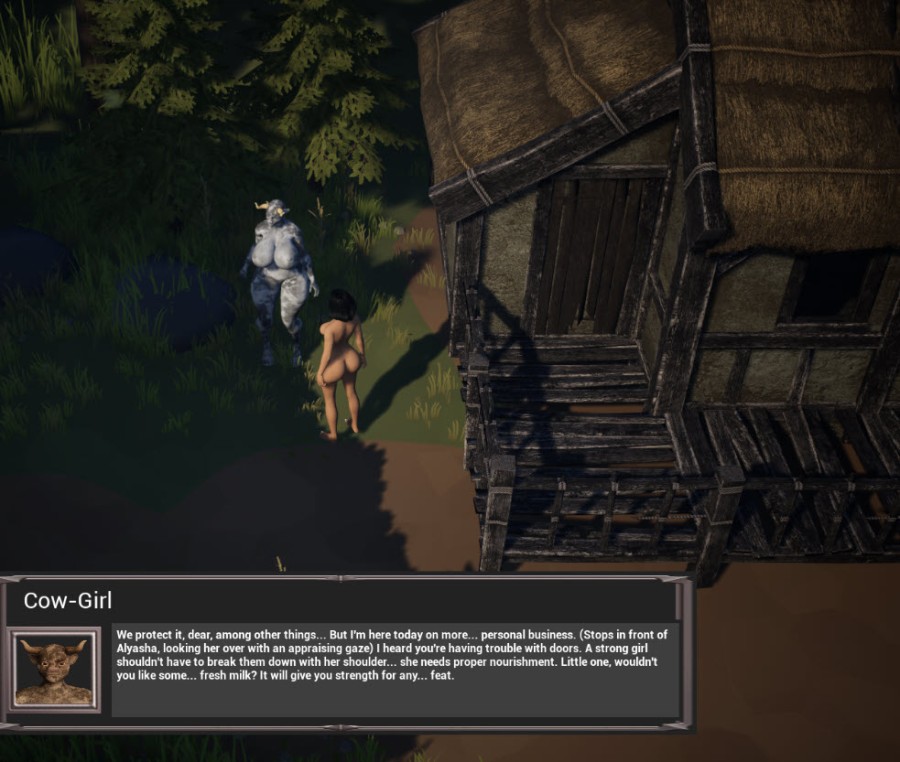Select the Cow-Girl speaker portrait
Viewport: 900px width, 762px height.
56,670
